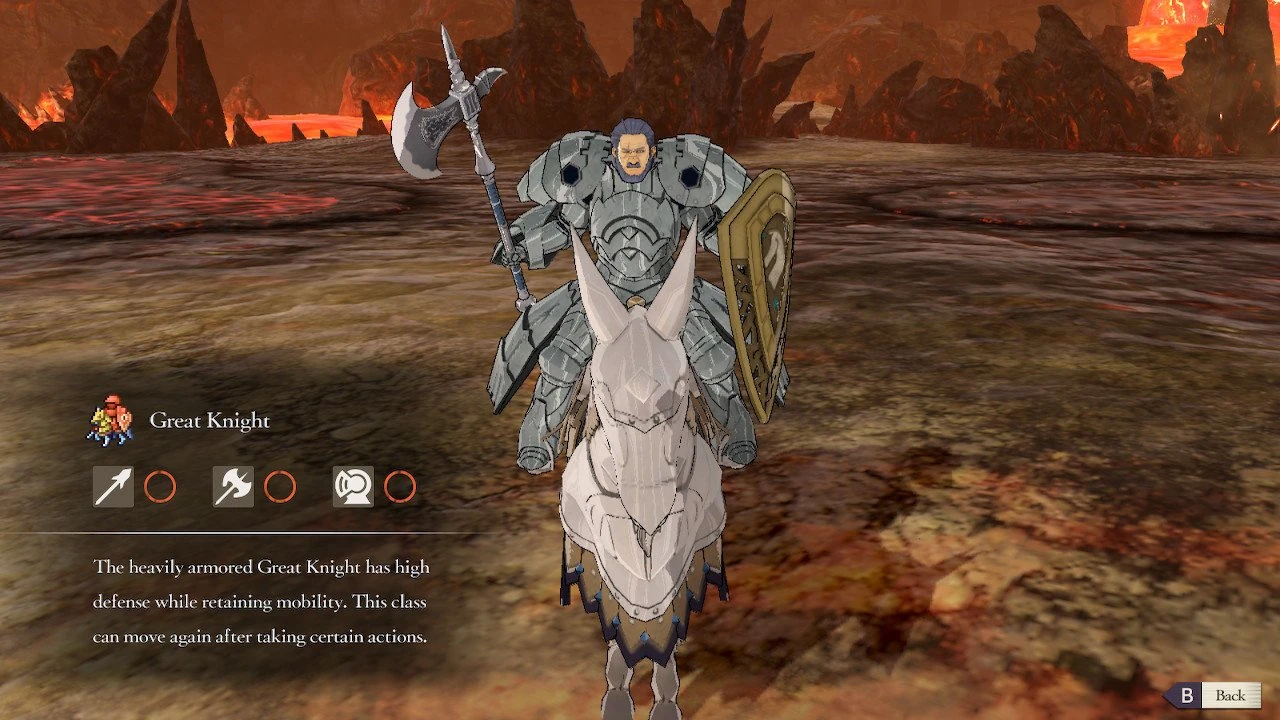1280x720 pixels.
Task: Select the lance proficiency icon
Action: pyautogui.click(x=113, y=487)
